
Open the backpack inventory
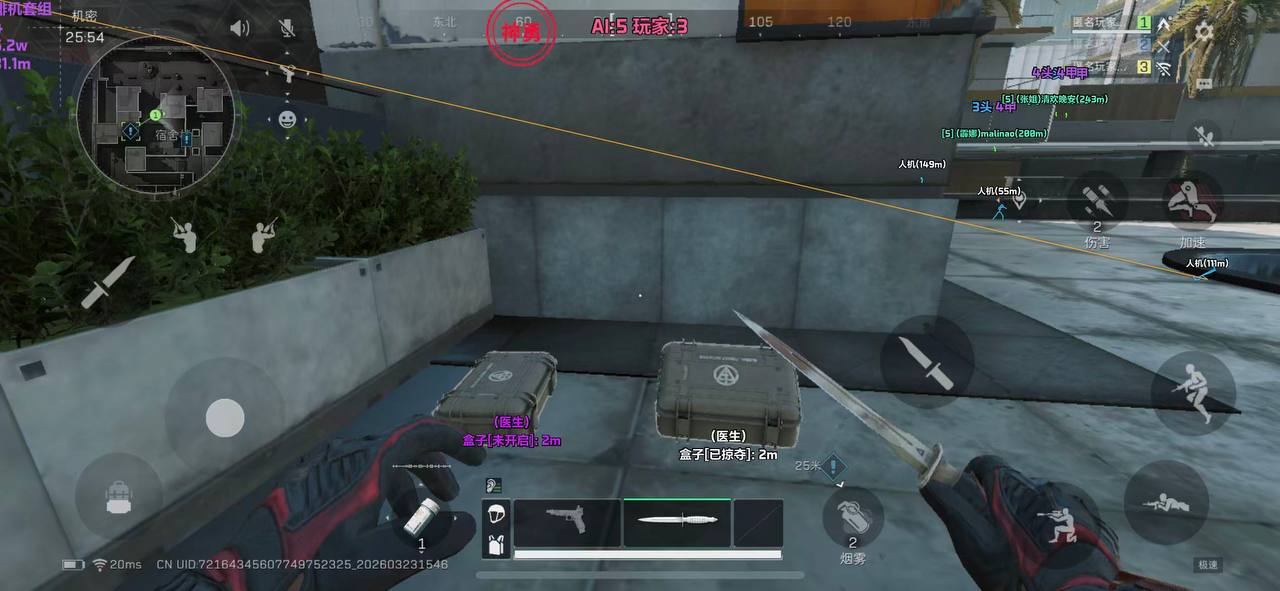[119, 497]
